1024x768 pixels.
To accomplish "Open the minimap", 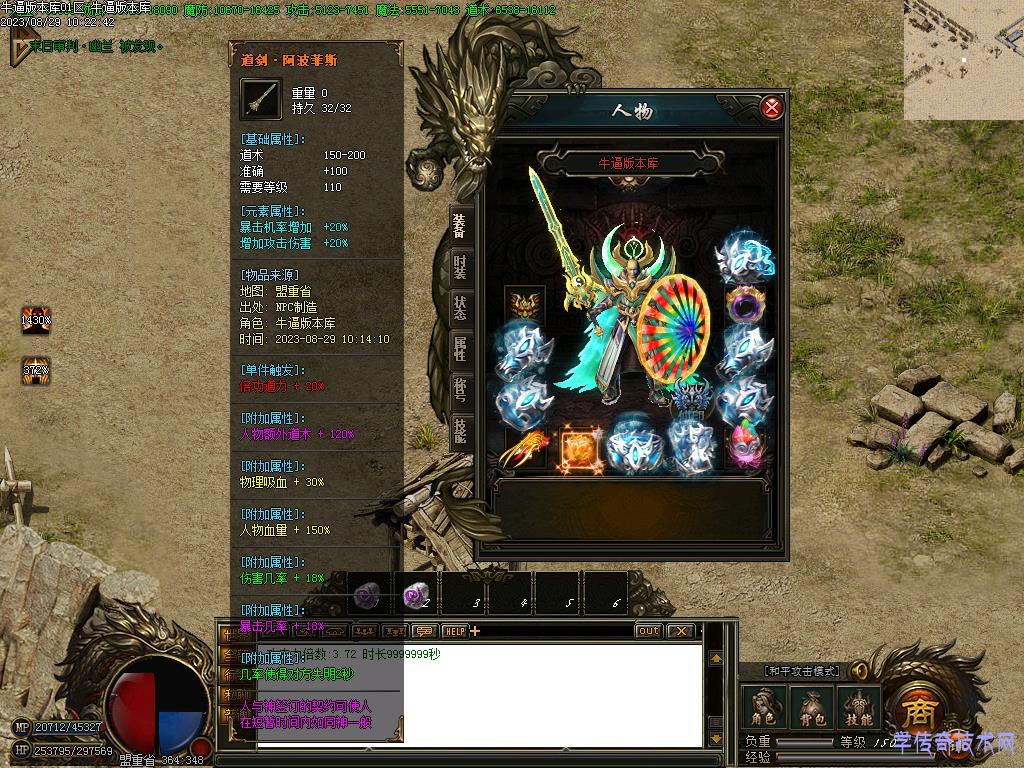I will [x=963, y=60].
